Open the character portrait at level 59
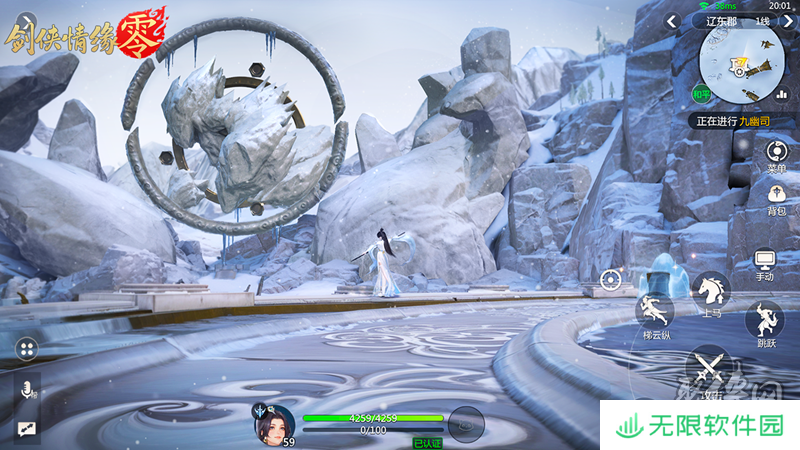 point(275,424)
